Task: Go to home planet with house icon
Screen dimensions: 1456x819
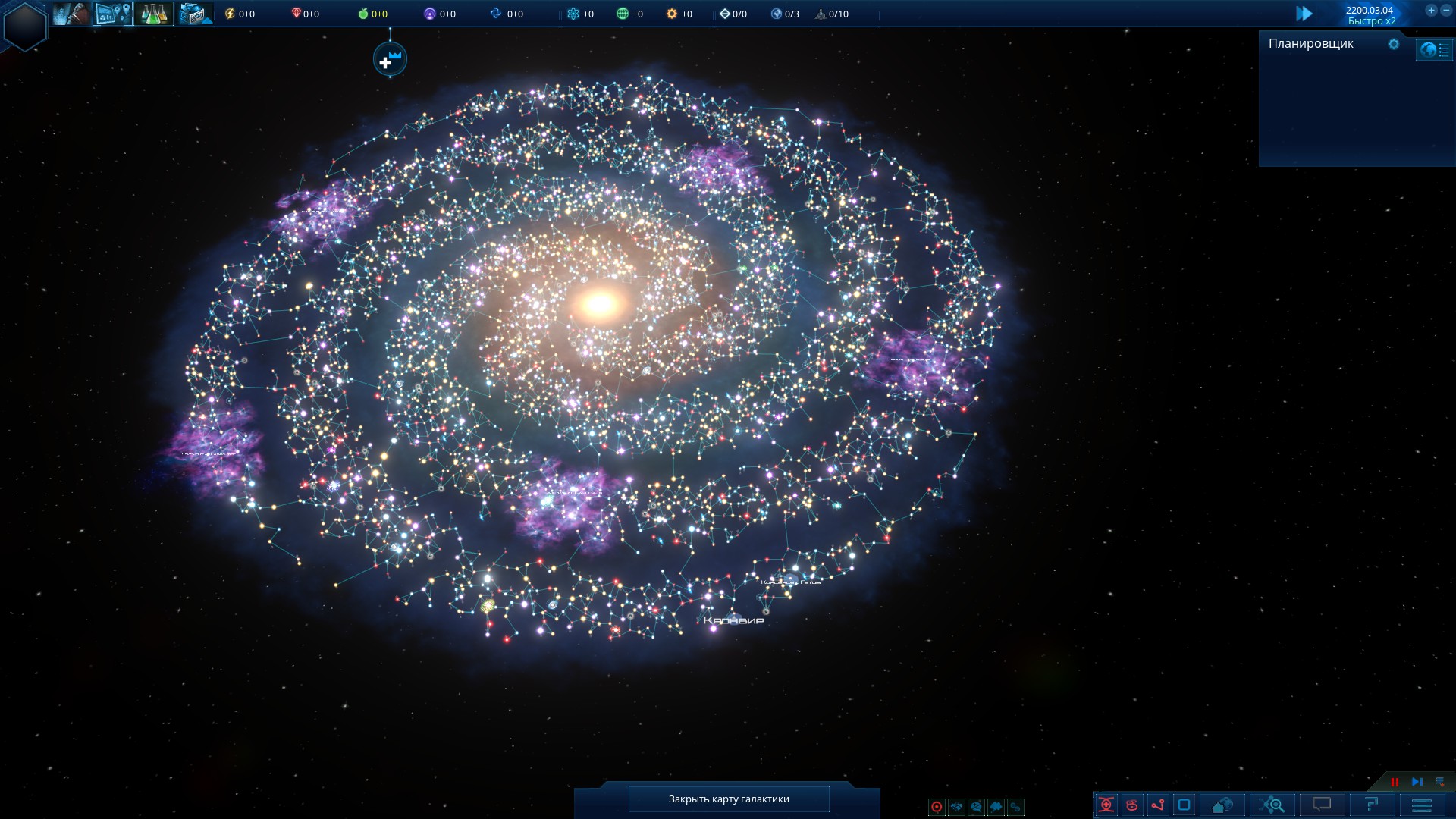Action: point(1222,805)
